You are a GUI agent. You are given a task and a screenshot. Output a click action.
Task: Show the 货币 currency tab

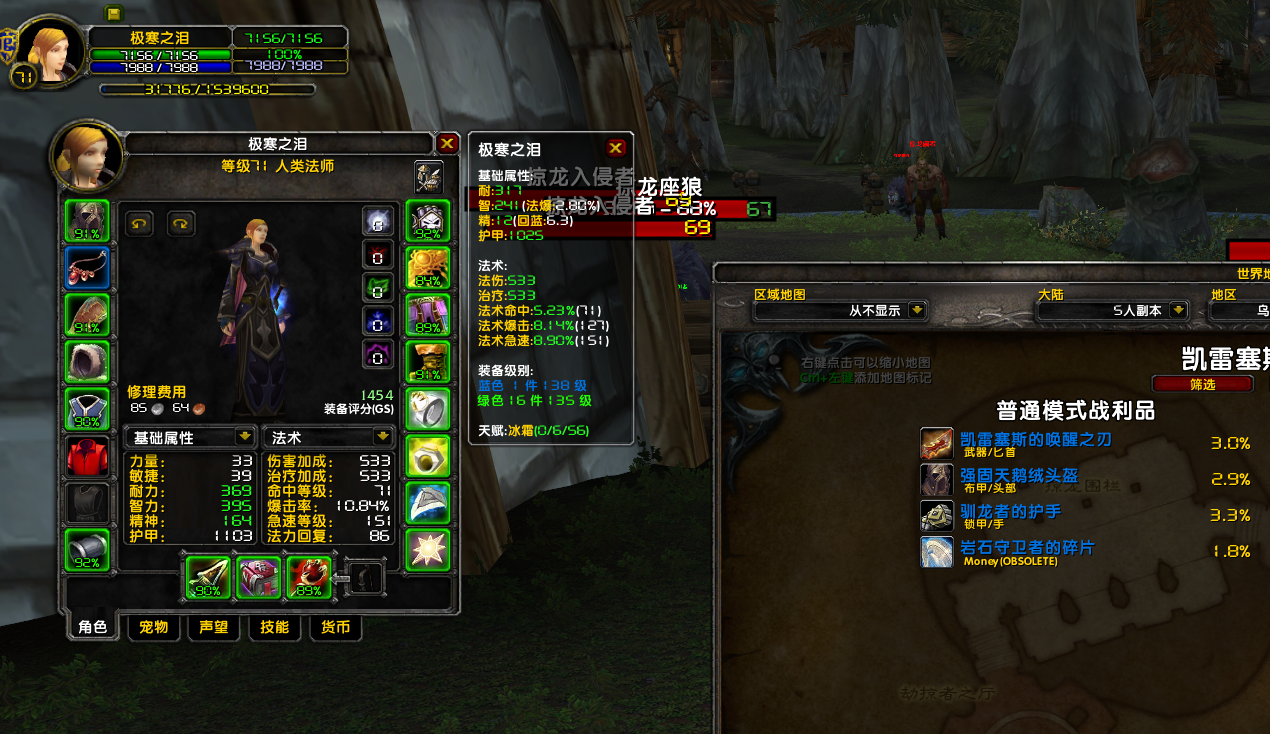click(x=335, y=627)
